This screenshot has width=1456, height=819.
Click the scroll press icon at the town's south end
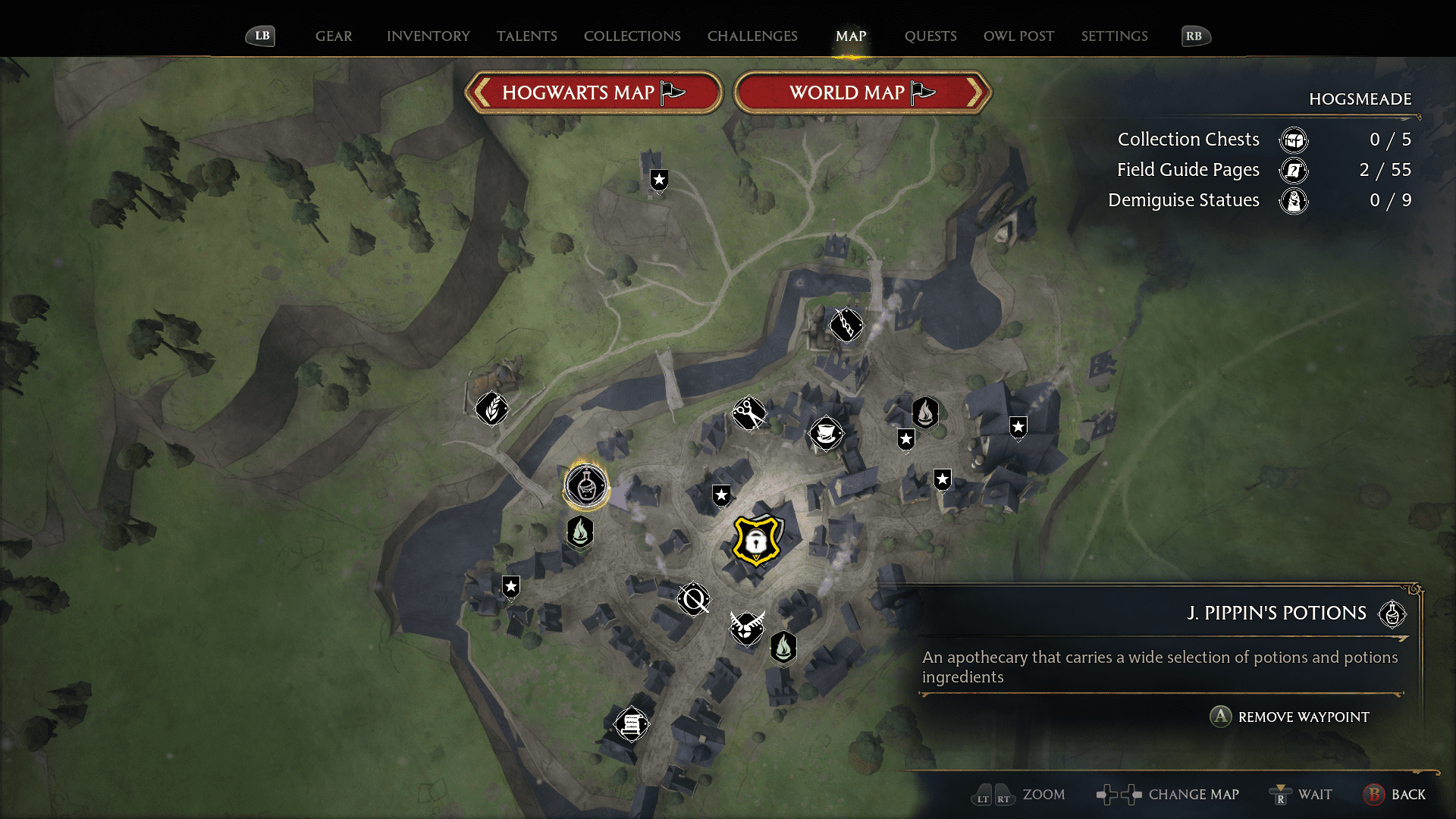coord(631,723)
